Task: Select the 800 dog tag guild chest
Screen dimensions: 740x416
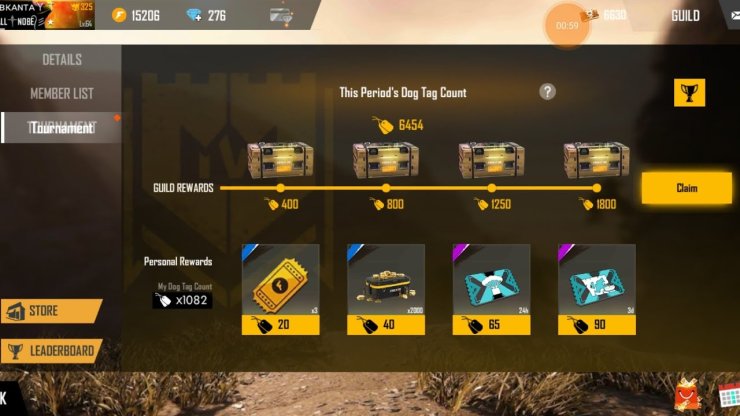Action: click(385, 160)
